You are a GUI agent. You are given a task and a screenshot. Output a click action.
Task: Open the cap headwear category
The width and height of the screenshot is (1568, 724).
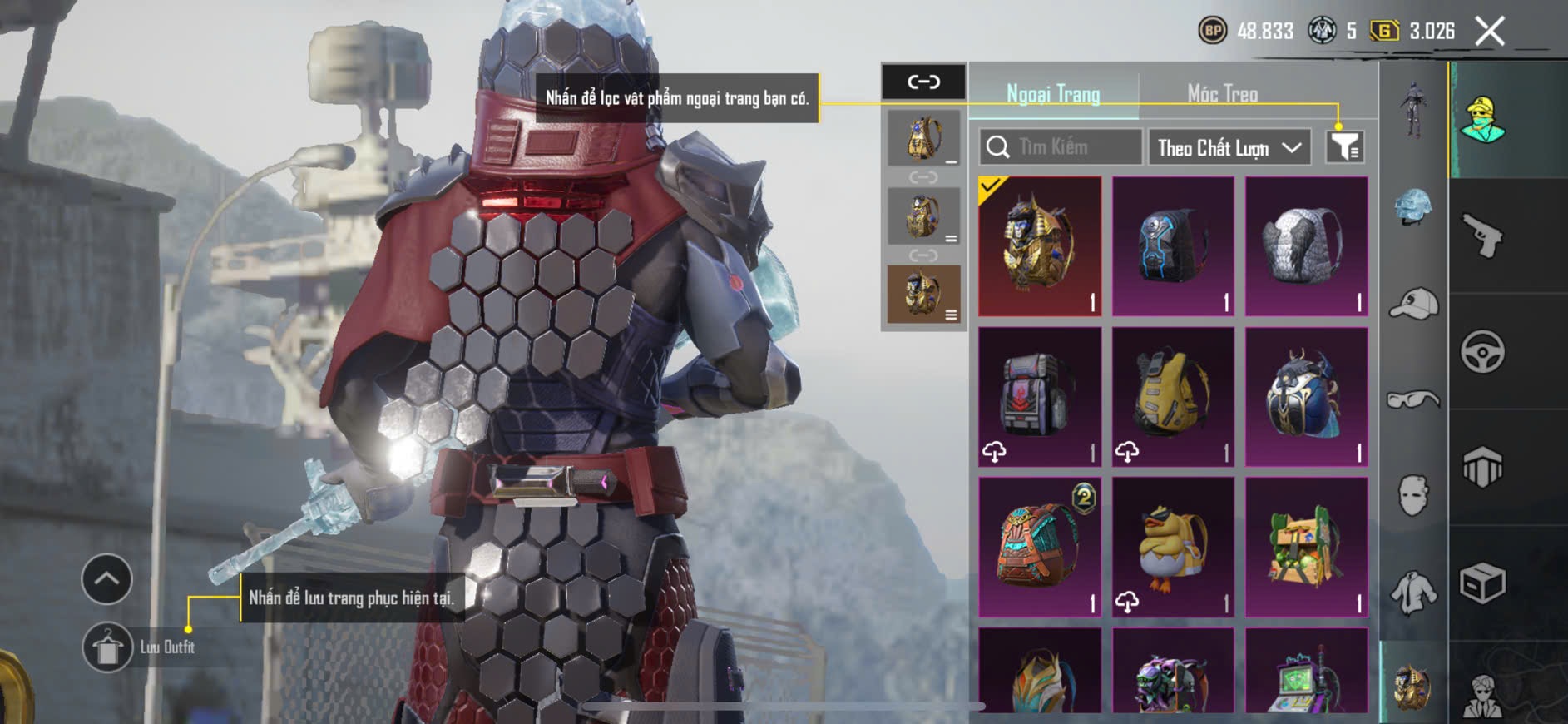(x=1413, y=303)
